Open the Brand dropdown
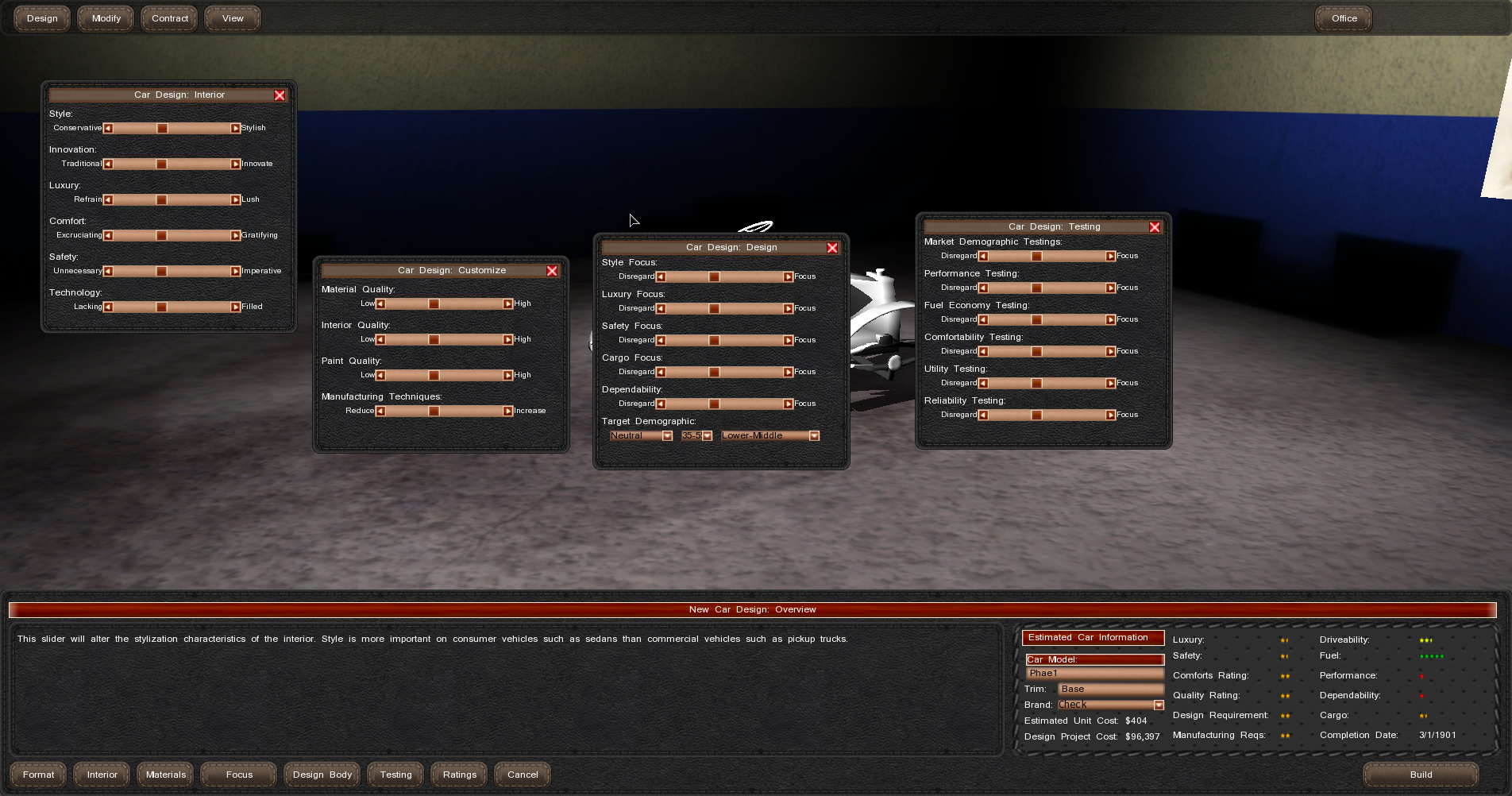 (1159, 705)
